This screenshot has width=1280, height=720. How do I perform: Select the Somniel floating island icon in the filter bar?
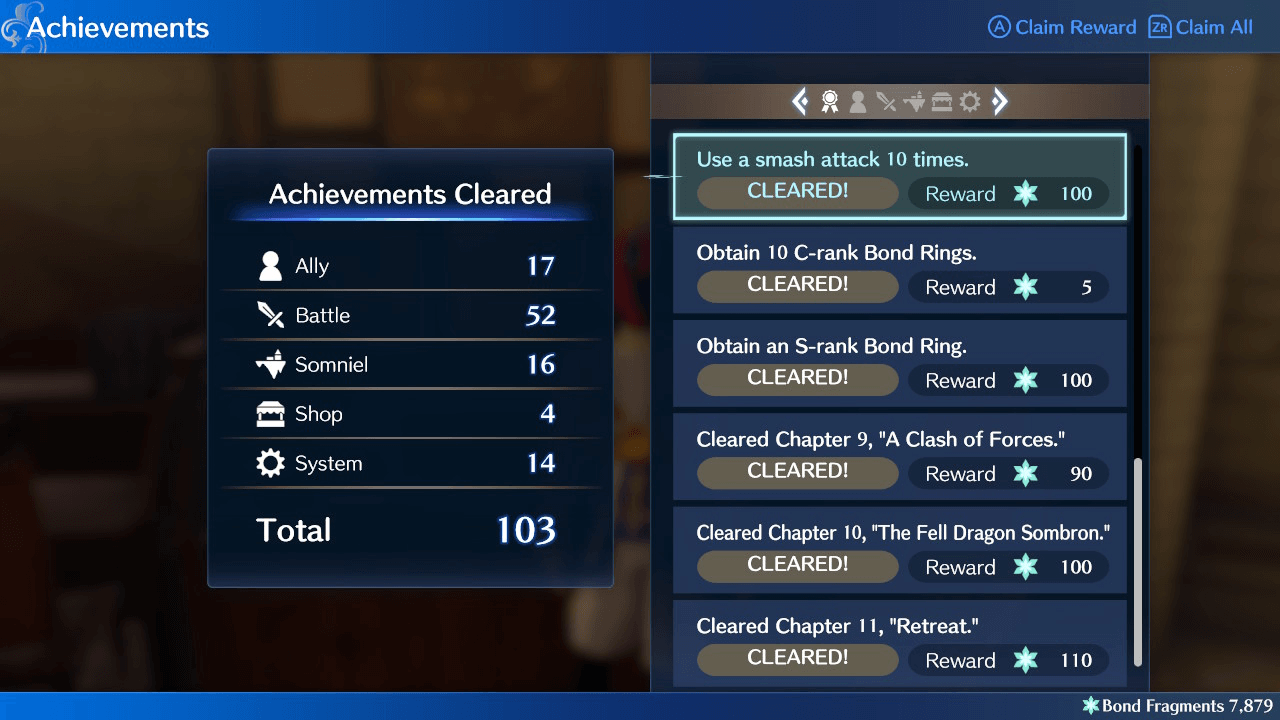(913, 101)
